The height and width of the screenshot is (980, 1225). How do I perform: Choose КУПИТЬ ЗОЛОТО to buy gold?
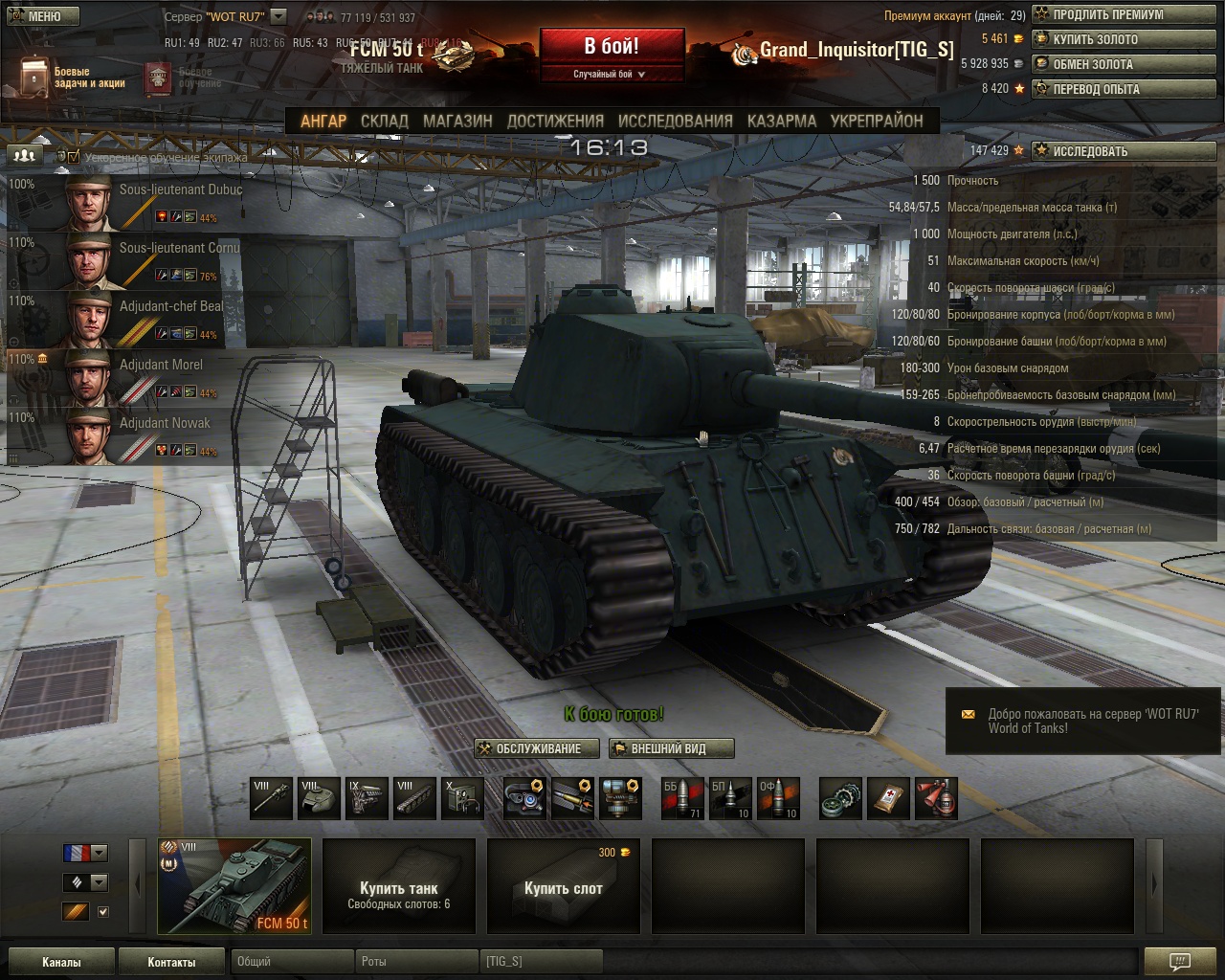[1124, 40]
